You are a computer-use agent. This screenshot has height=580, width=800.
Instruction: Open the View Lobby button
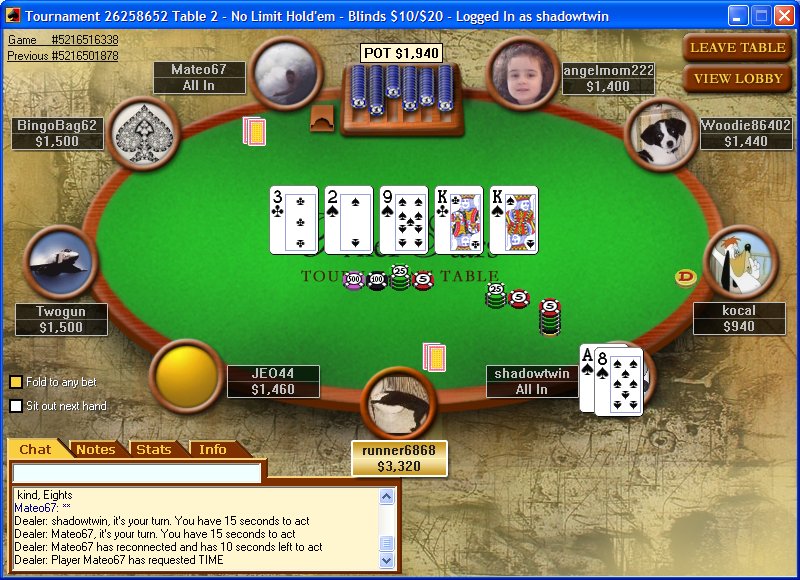(738, 78)
